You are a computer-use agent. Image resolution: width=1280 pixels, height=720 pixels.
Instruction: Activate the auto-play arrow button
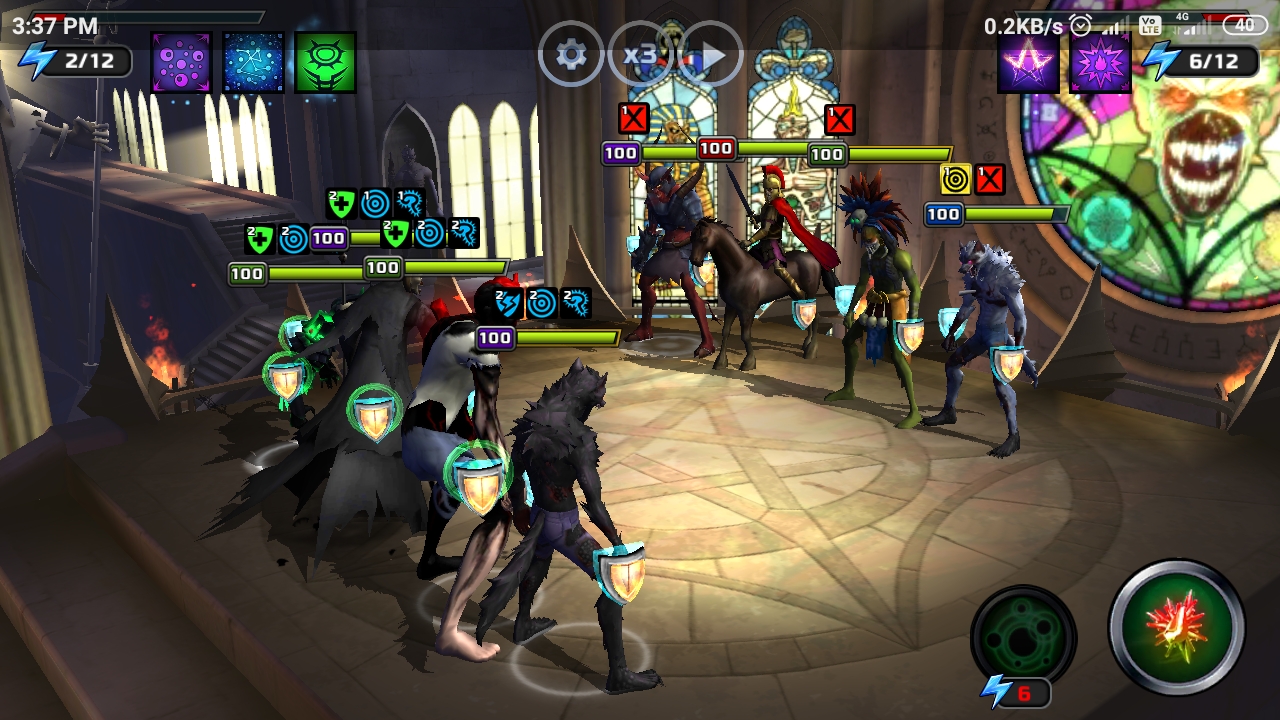pos(712,55)
